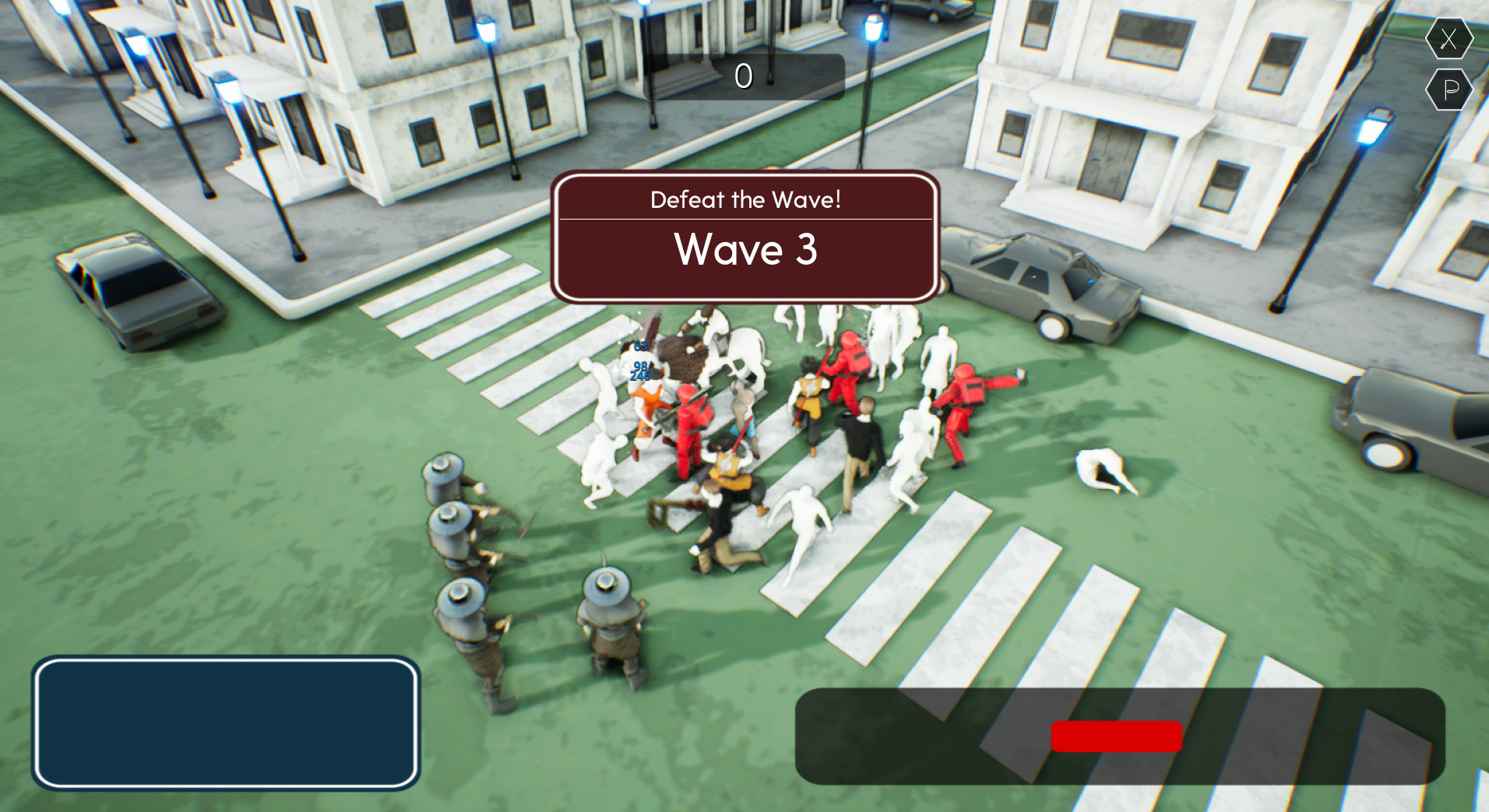Open the Wave 3 banner

click(745, 249)
